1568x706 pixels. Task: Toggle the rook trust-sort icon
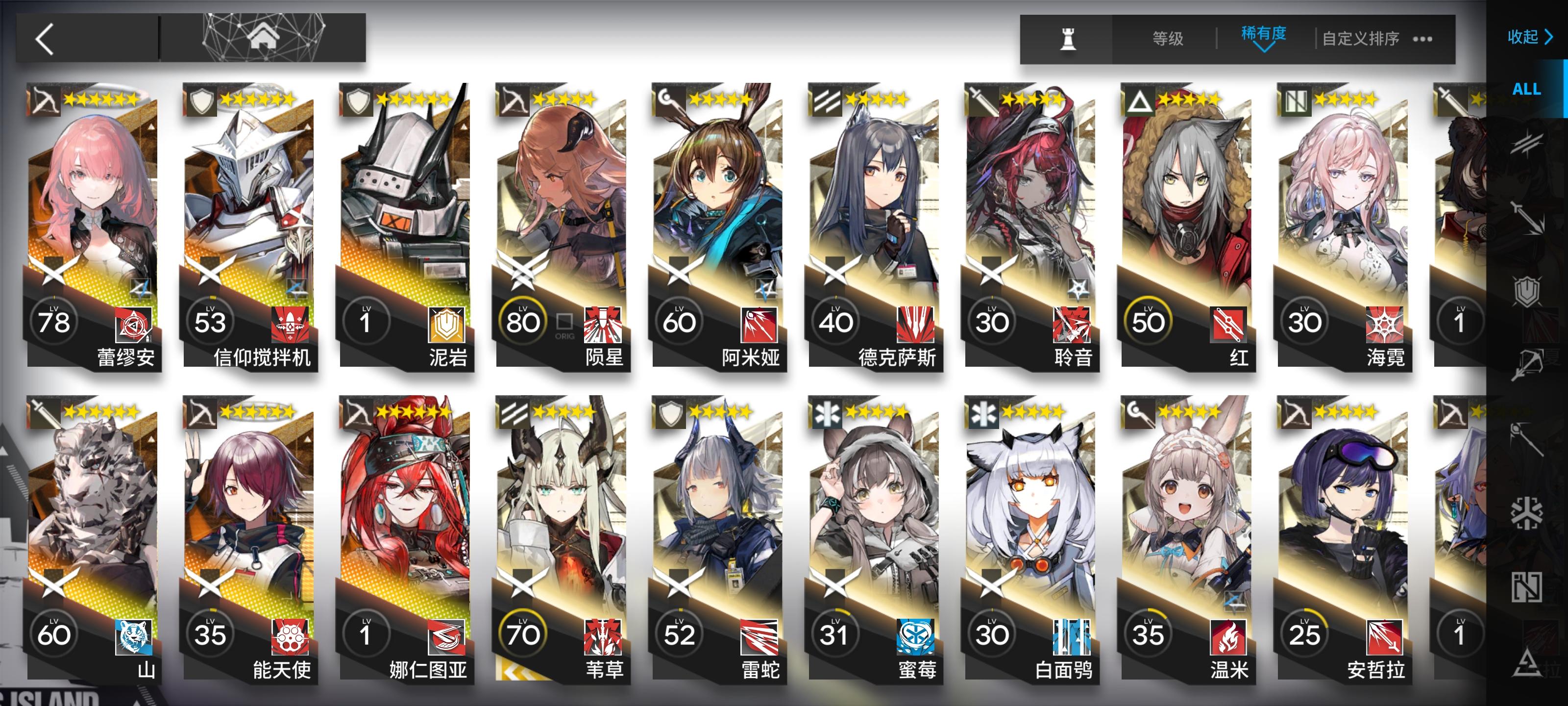point(1068,38)
